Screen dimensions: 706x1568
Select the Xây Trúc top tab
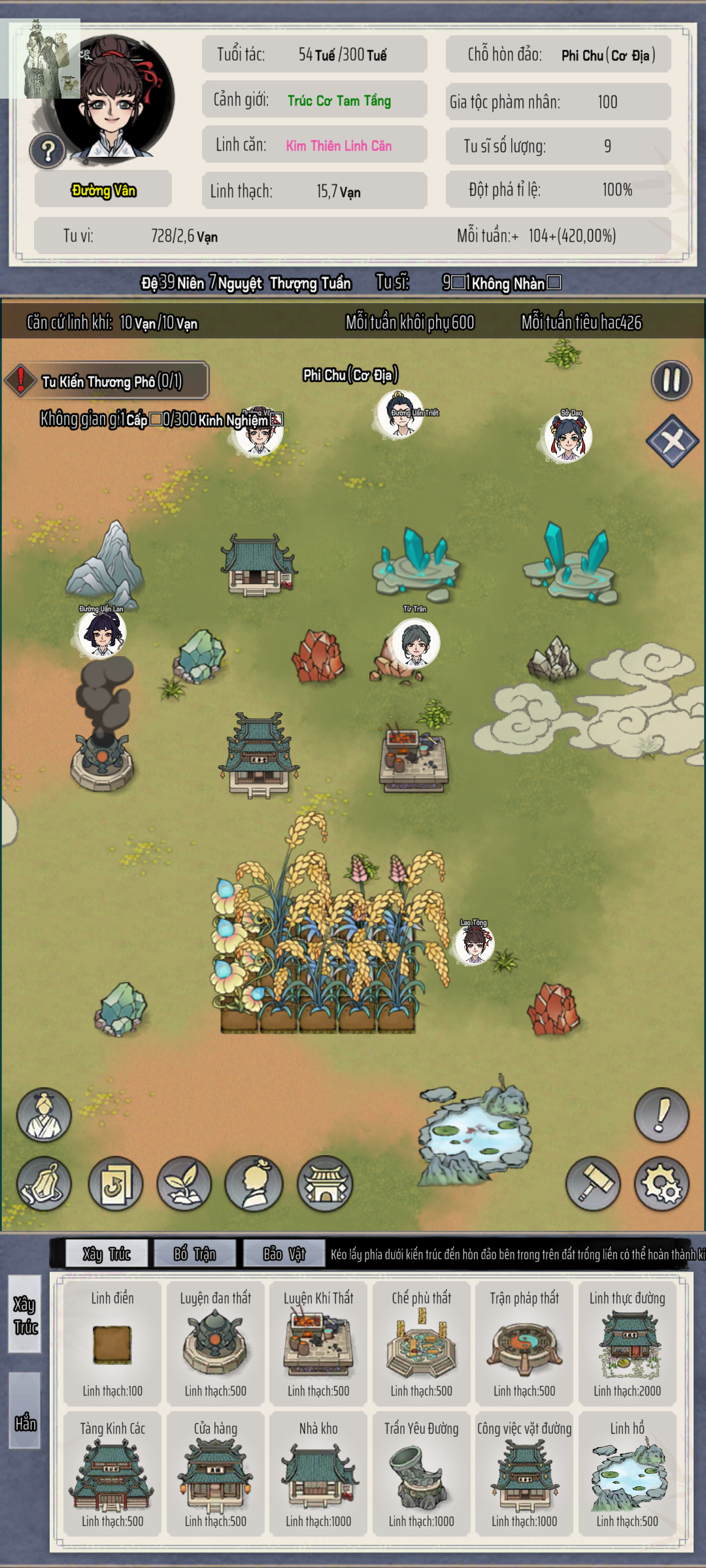107,1253
